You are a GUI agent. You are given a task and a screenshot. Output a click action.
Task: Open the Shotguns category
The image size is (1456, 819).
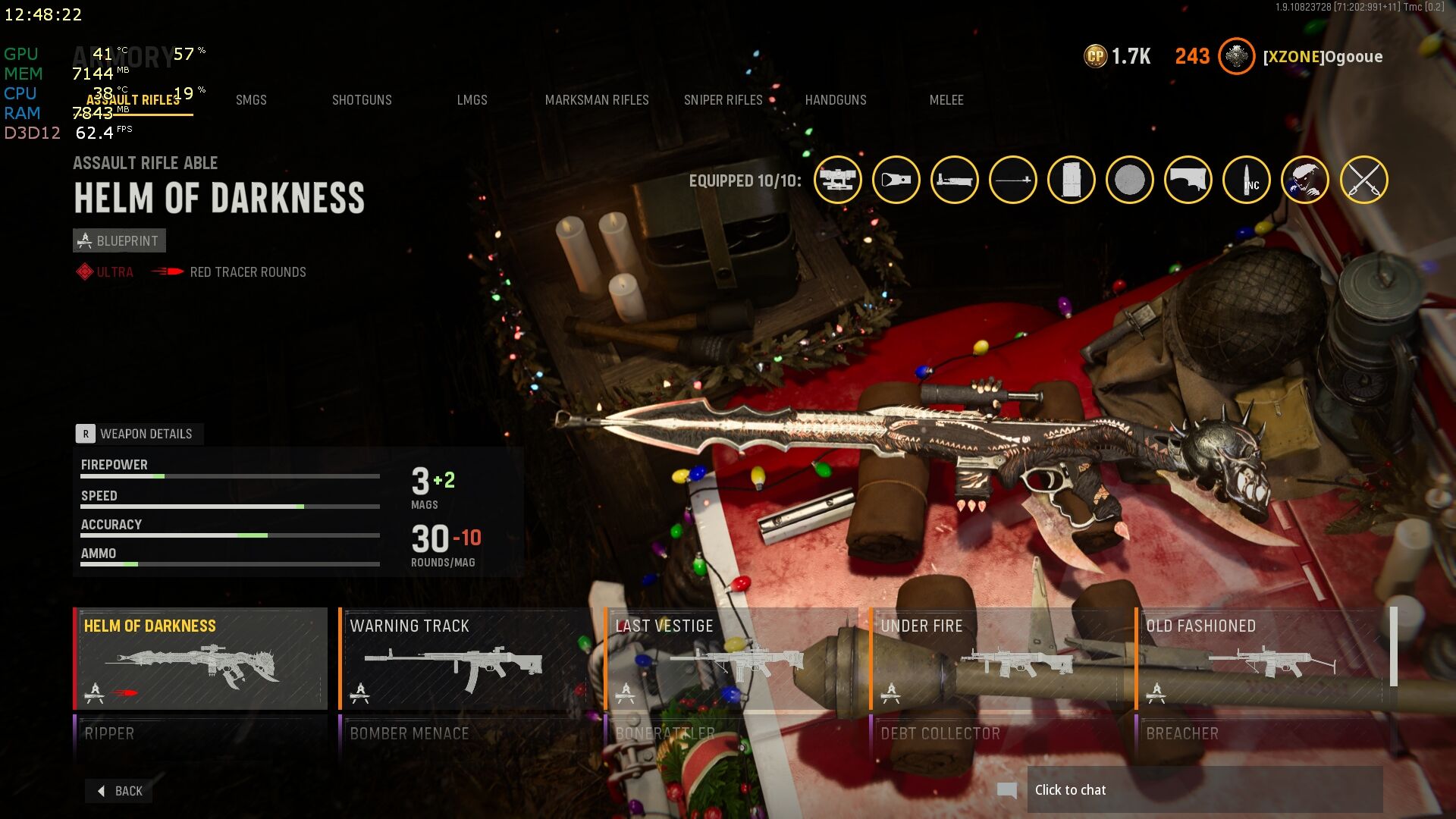[362, 100]
